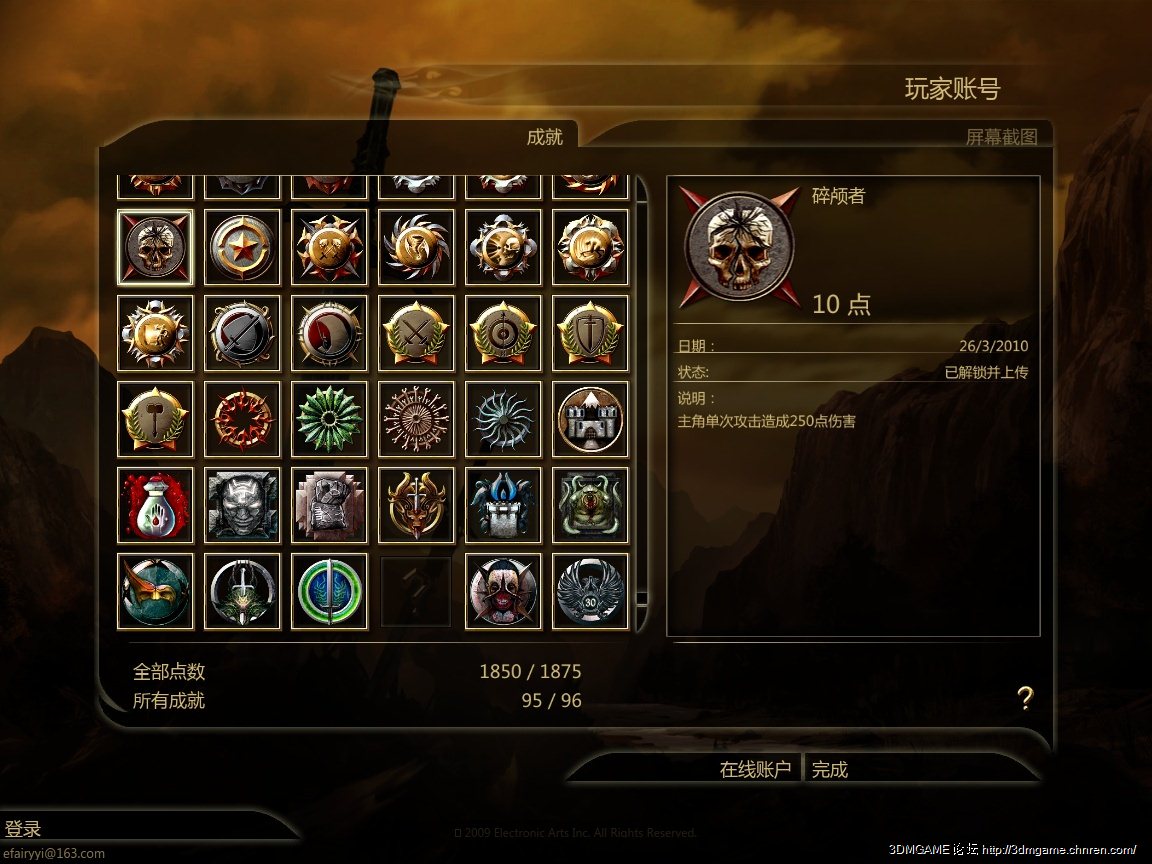Click the locked question mark achievement slot
Screen dimensions: 1152x864
coord(416,591)
